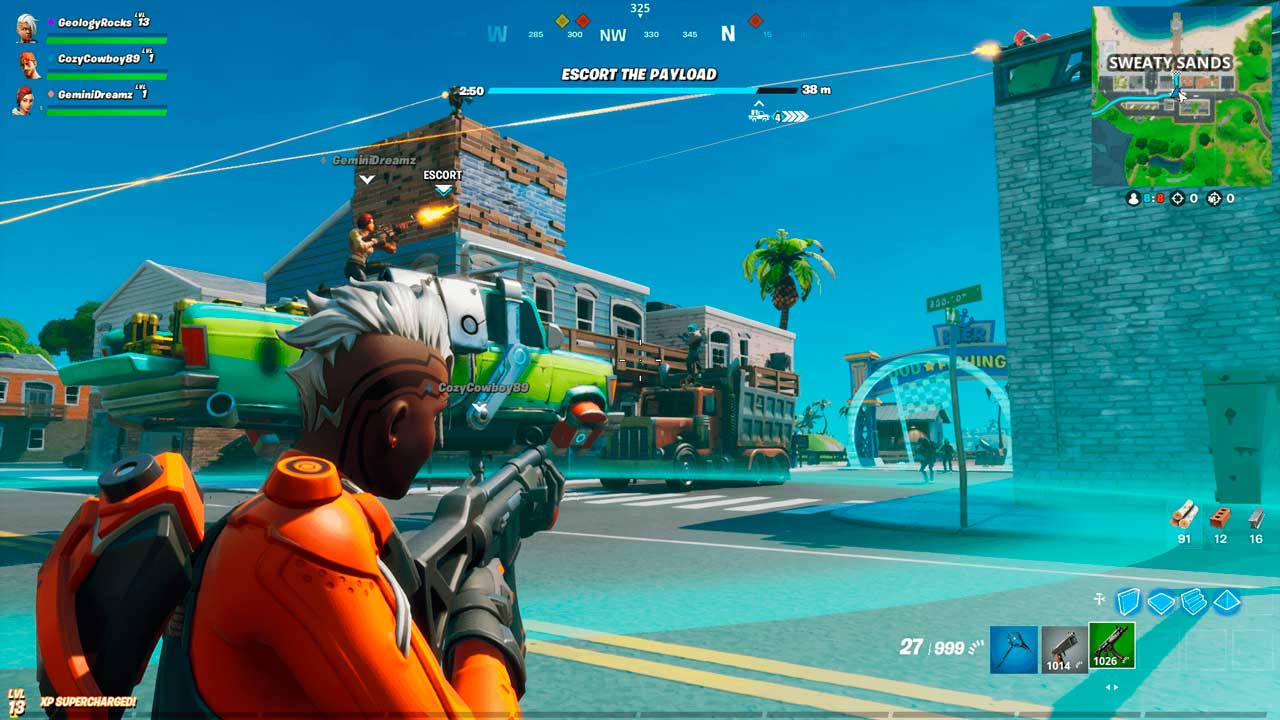
Task: Click the players remaining icon
Action: click(x=1132, y=199)
